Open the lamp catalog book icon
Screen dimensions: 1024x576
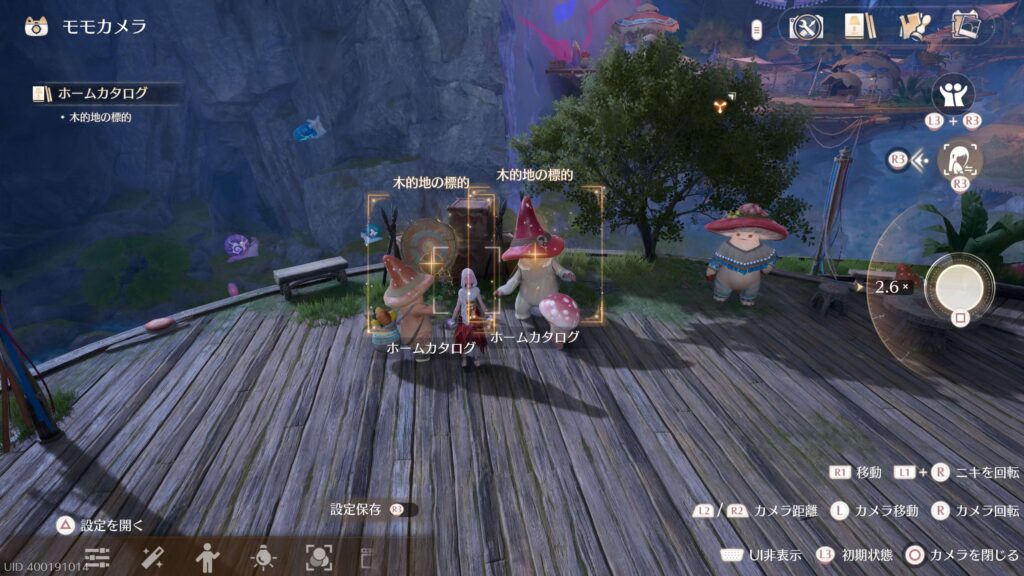click(x=858, y=26)
